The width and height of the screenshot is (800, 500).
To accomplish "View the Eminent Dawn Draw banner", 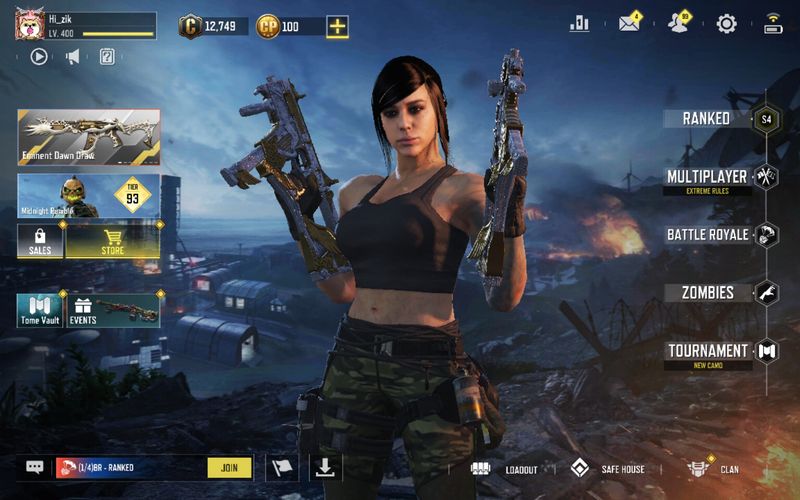I will [89, 136].
